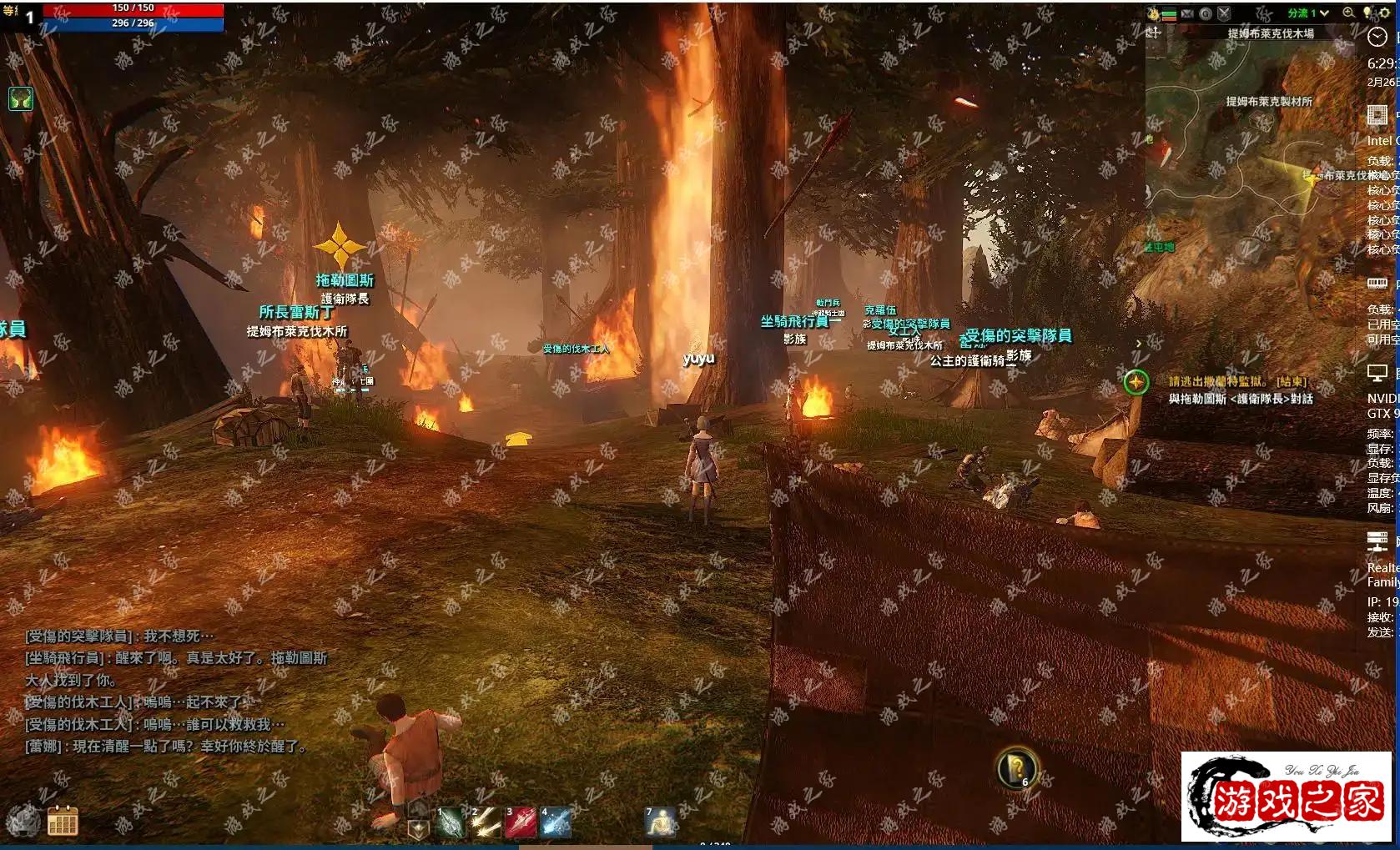Use the quest item with the question mark

tap(1016, 767)
